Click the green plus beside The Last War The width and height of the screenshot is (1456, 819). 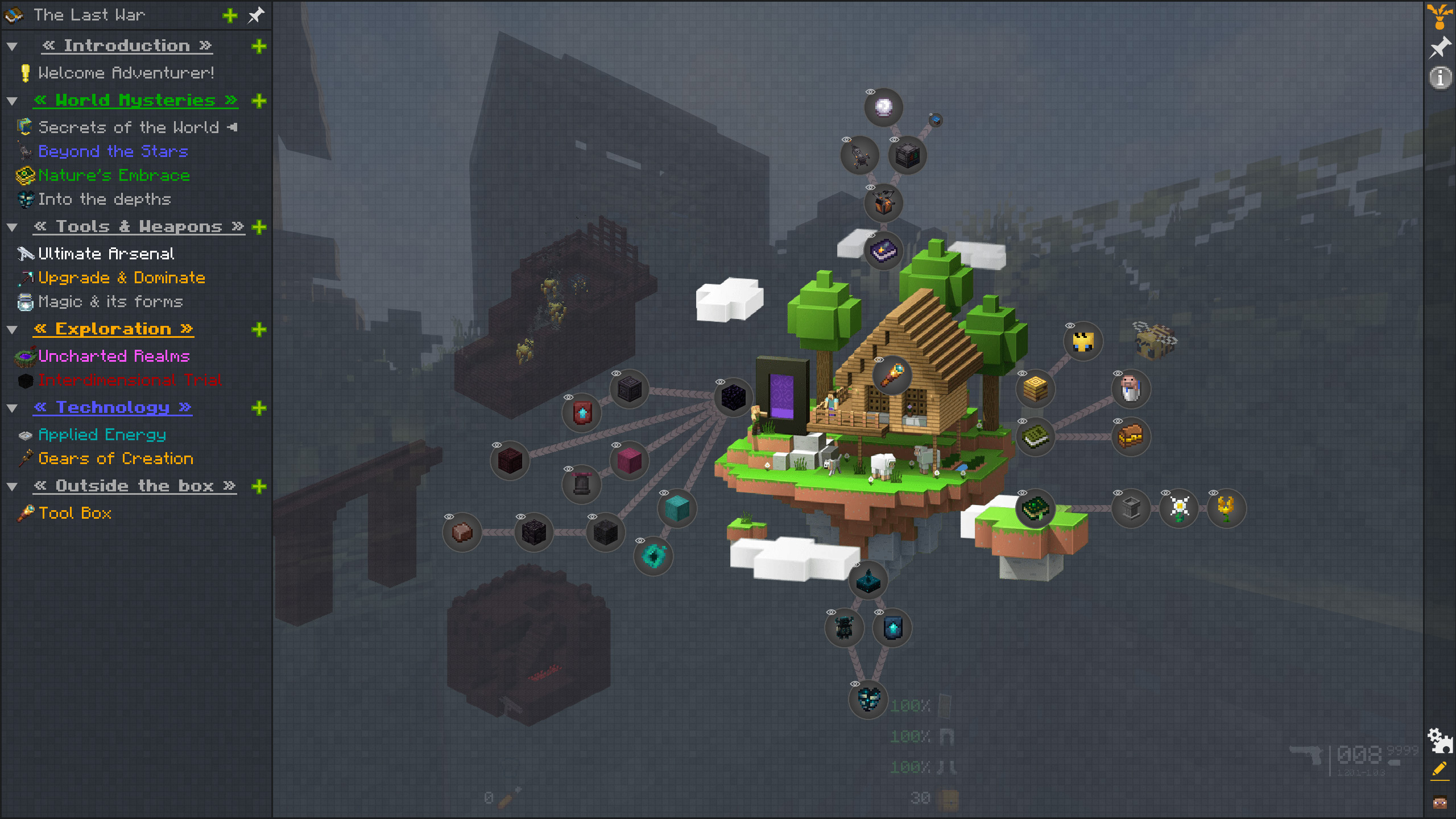[x=230, y=15]
